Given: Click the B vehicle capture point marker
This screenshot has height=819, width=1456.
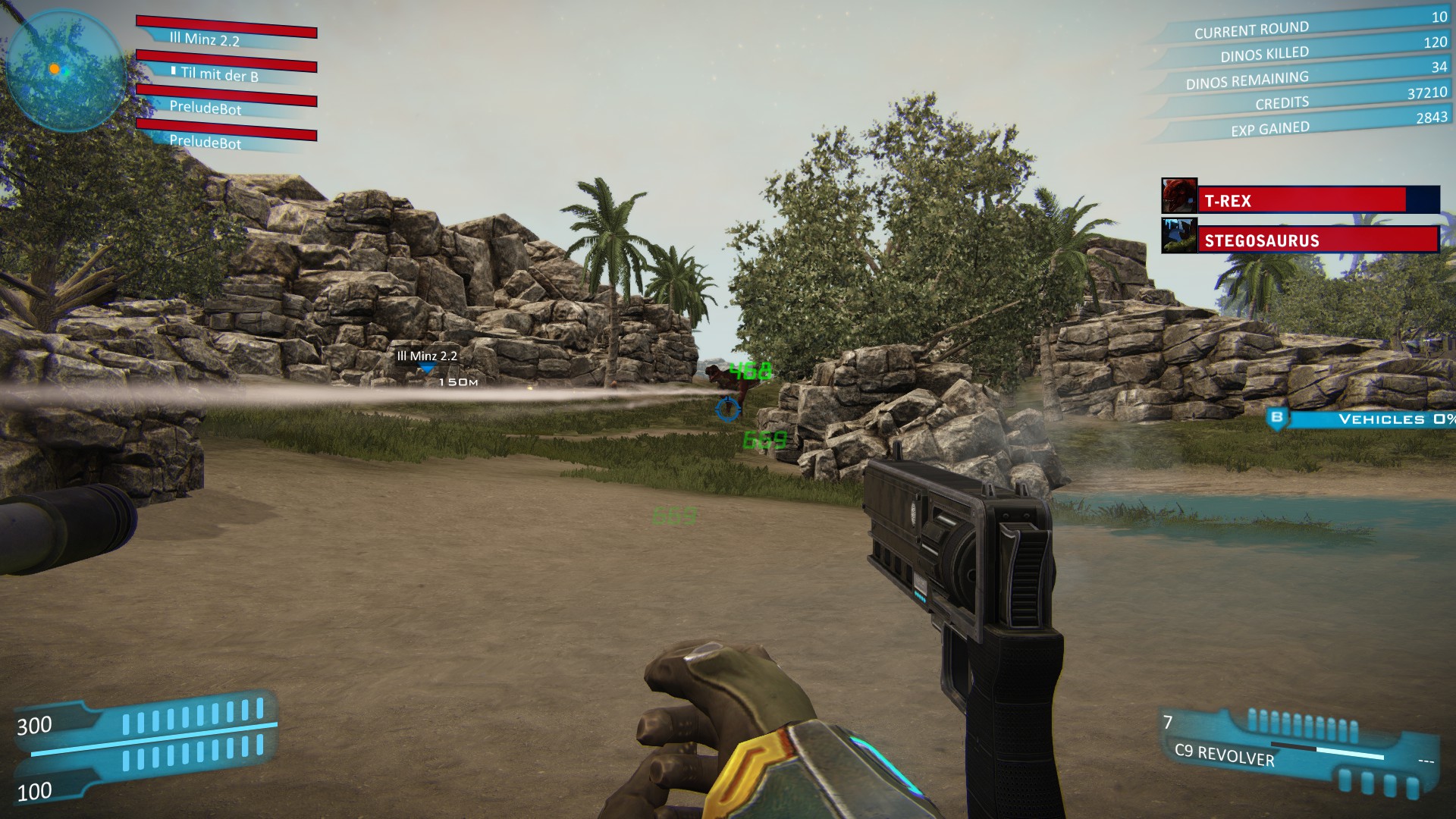Looking at the screenshot, I should tap(1279, 417).
